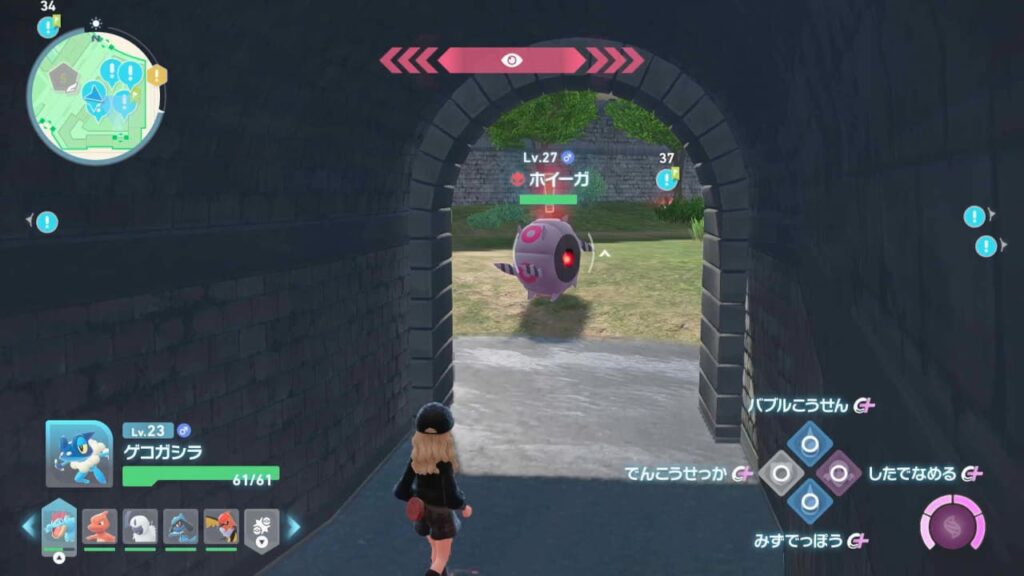Use the Quick Attack move (でんこうせっか)
Image resolution: width=1024 pixels, height=576 pixels.
780,472
